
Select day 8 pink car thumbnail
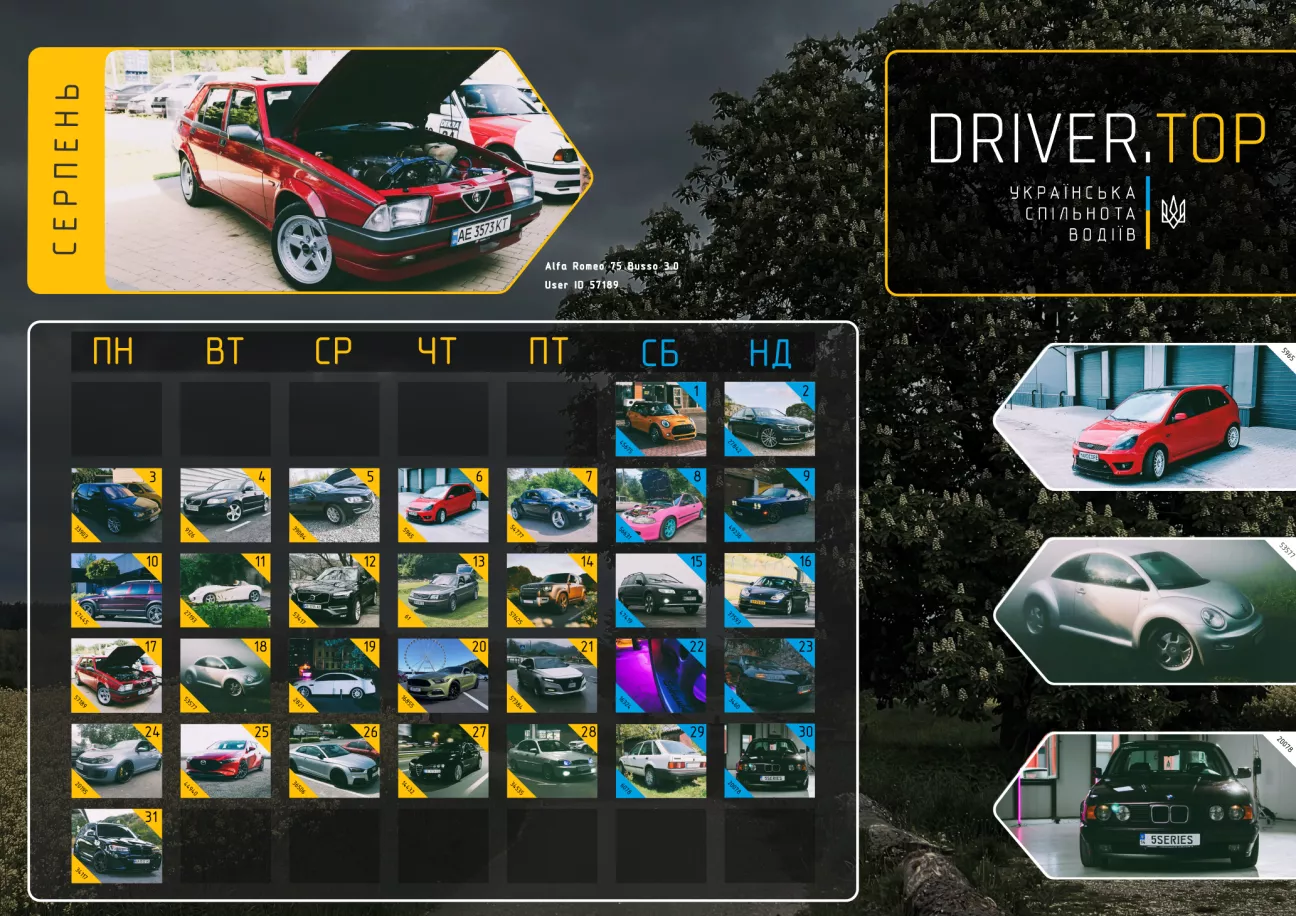[x=660, y=505]
